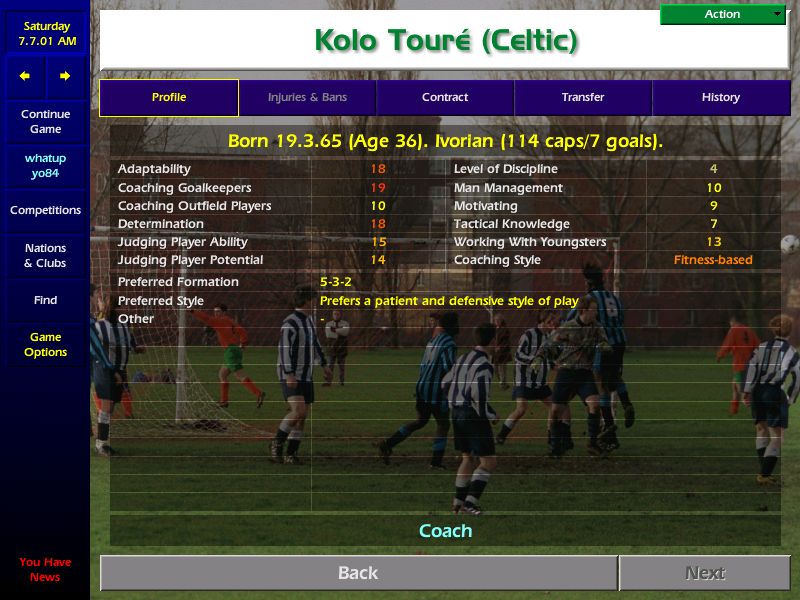Screen dimensions: 800x600
Task: Show the Contract tab
Action: pos(445,98)
